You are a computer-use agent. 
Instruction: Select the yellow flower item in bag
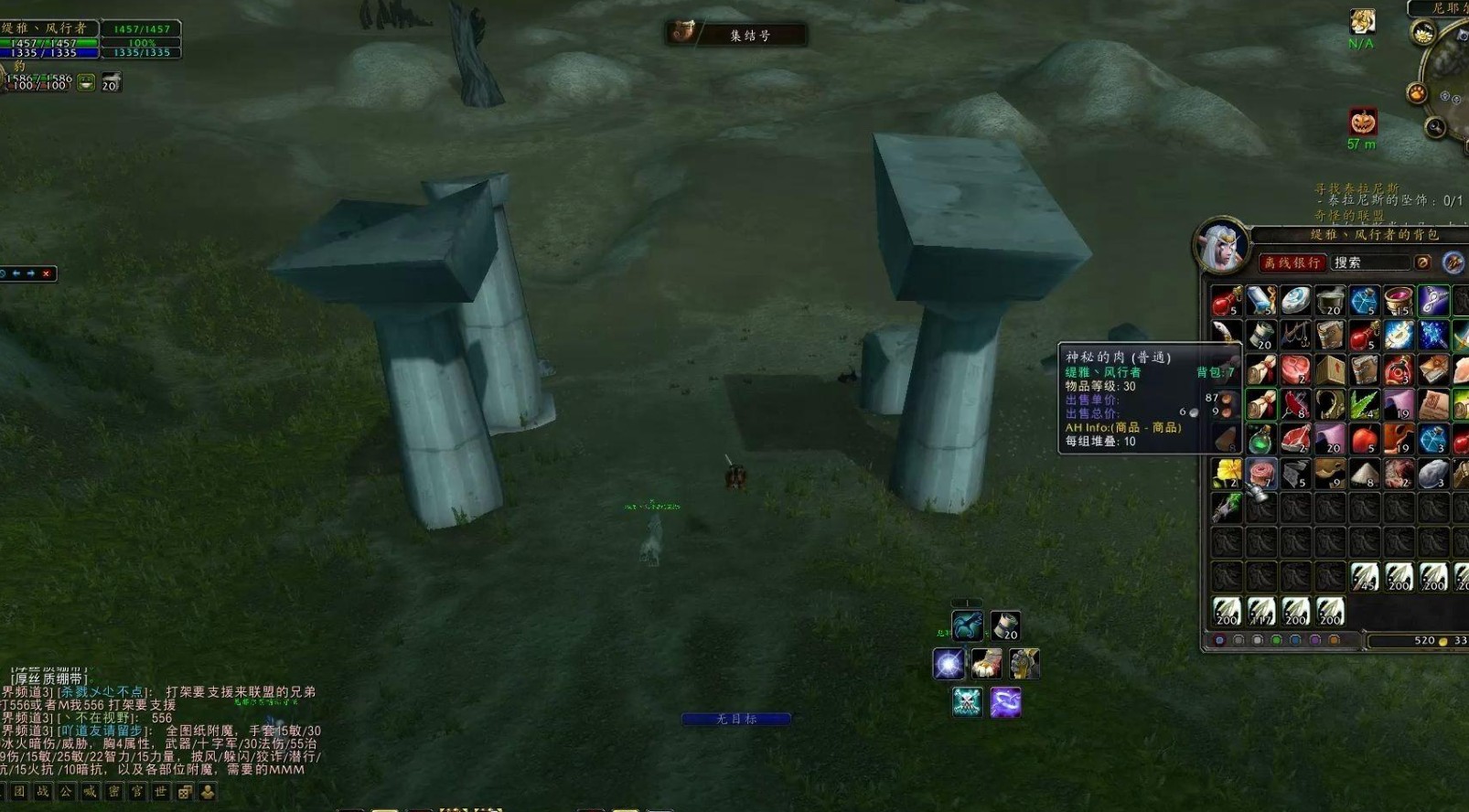[1227, 474]
